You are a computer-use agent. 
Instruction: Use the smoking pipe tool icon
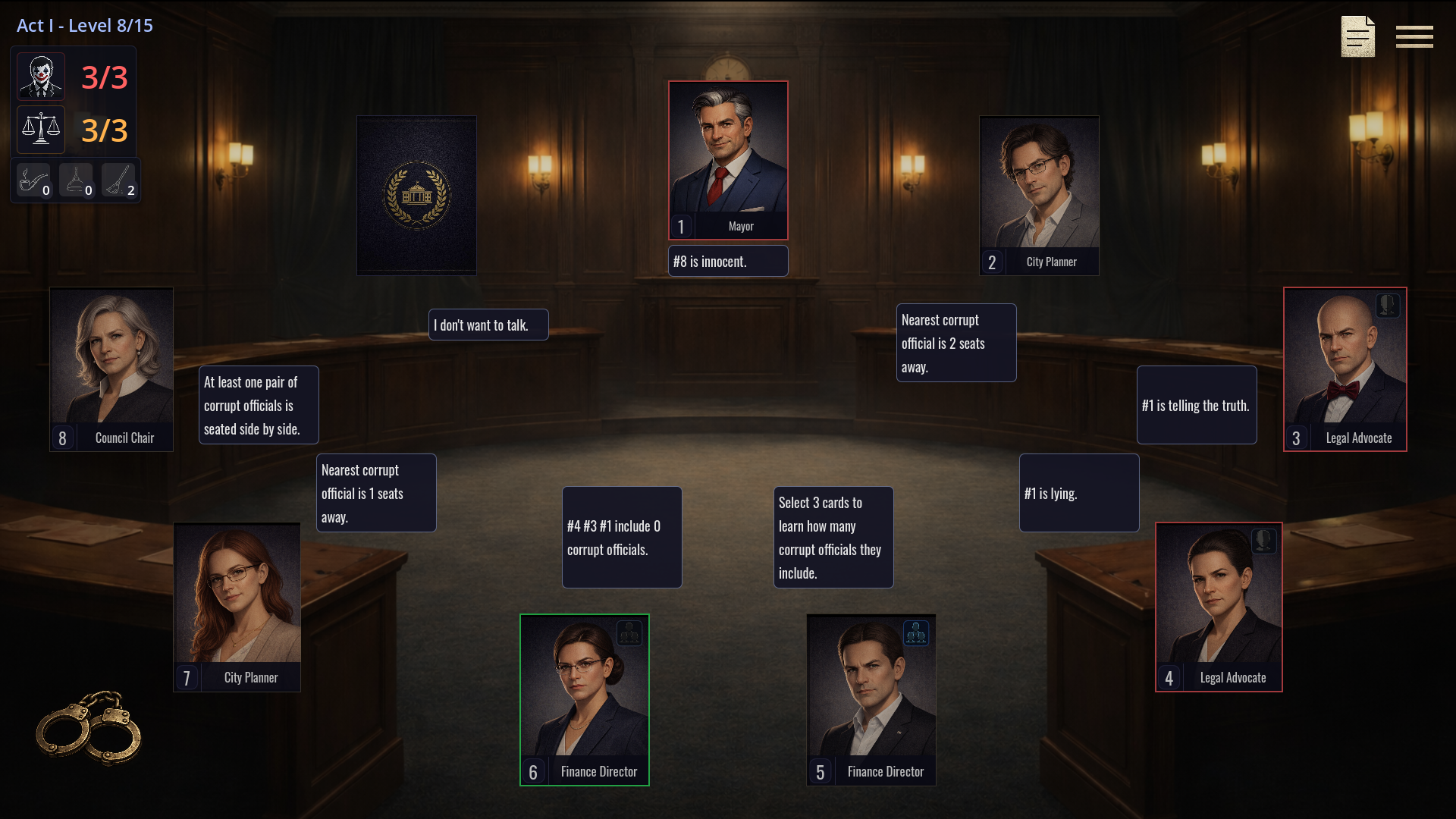[x=33, y=181]
